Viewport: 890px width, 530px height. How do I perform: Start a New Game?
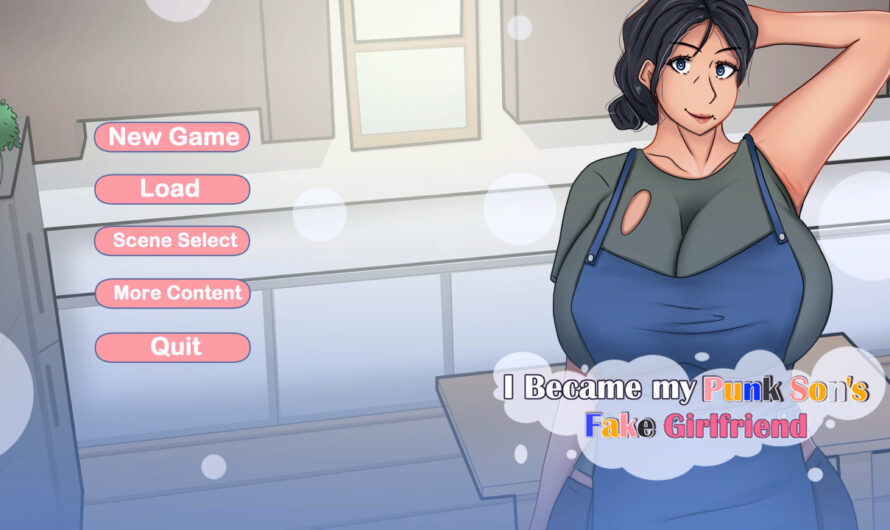[172, 137]
